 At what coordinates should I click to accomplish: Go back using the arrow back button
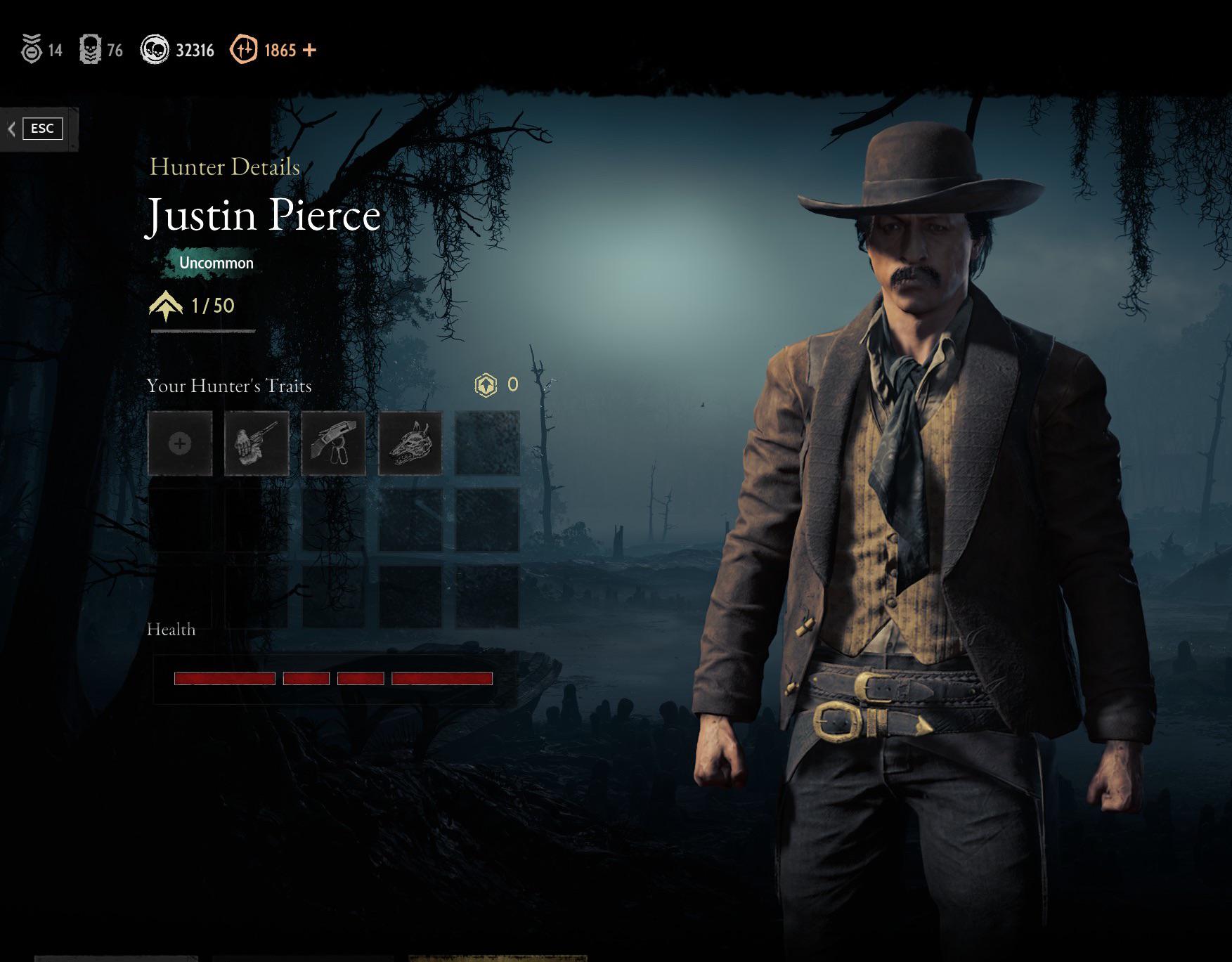tap(12, 129)
